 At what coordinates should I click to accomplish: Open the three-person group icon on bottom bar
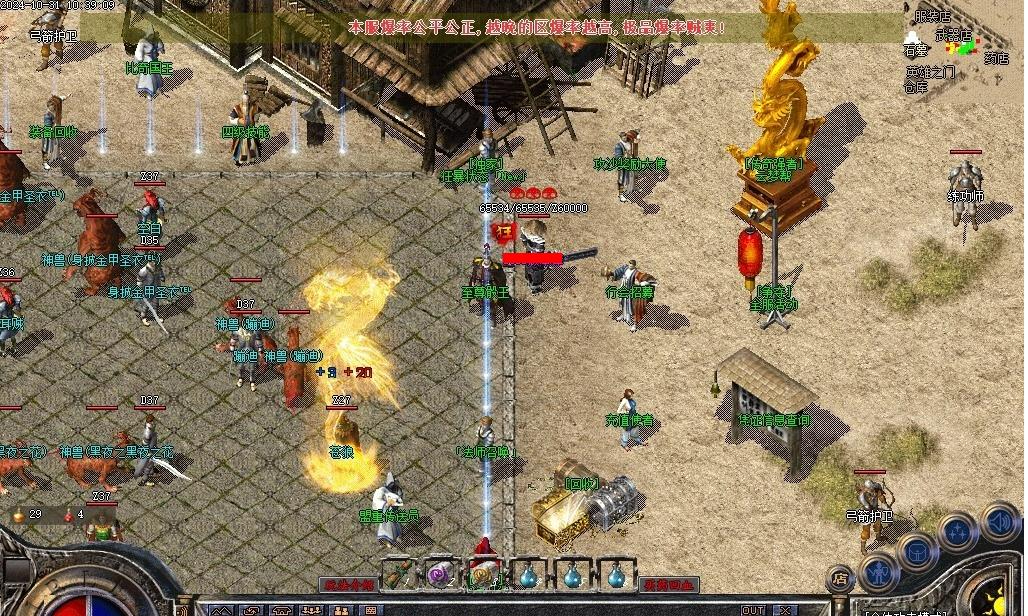pyautogui.click(x=311, y=610)
